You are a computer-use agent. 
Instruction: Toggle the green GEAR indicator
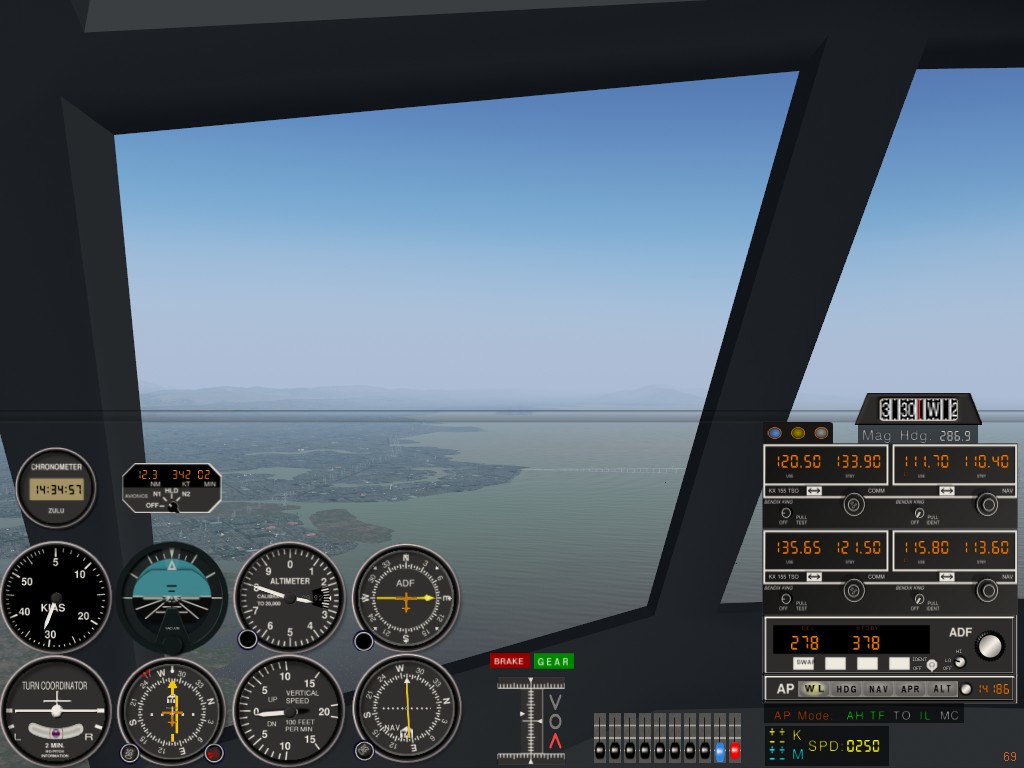pos(553,661)
